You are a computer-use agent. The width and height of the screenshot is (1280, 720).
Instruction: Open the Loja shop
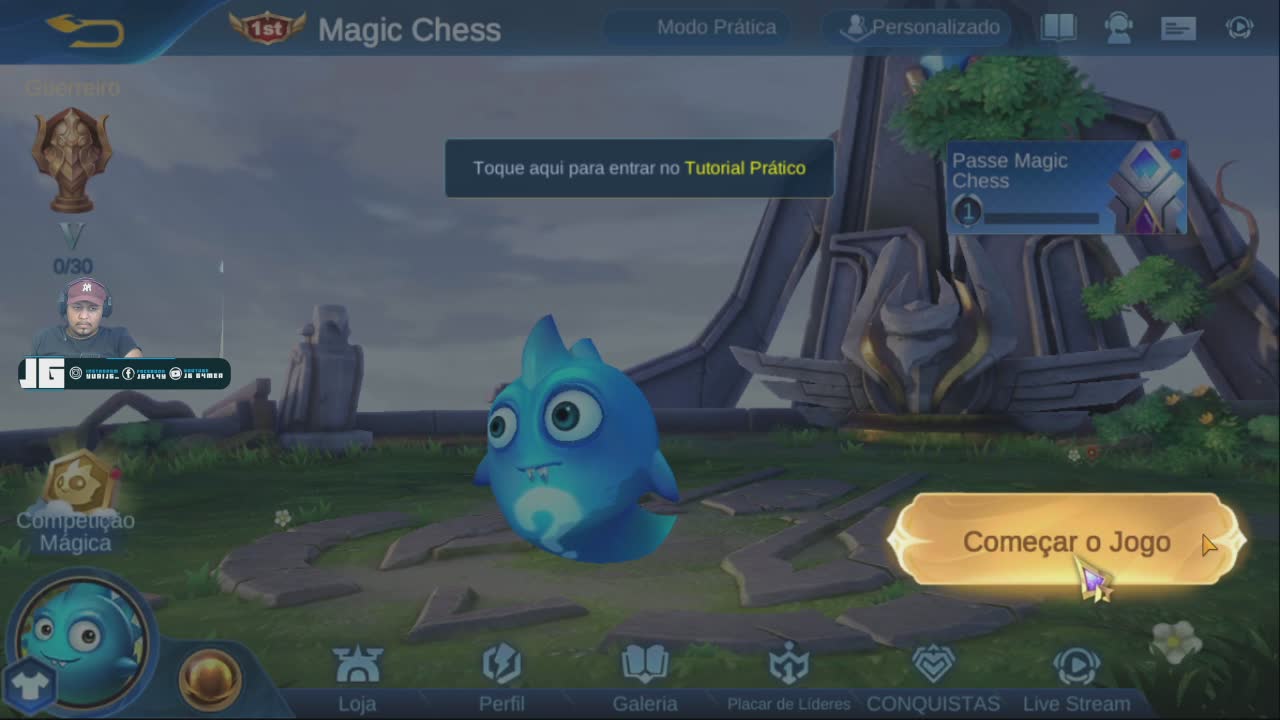click(x=357, y=679)
